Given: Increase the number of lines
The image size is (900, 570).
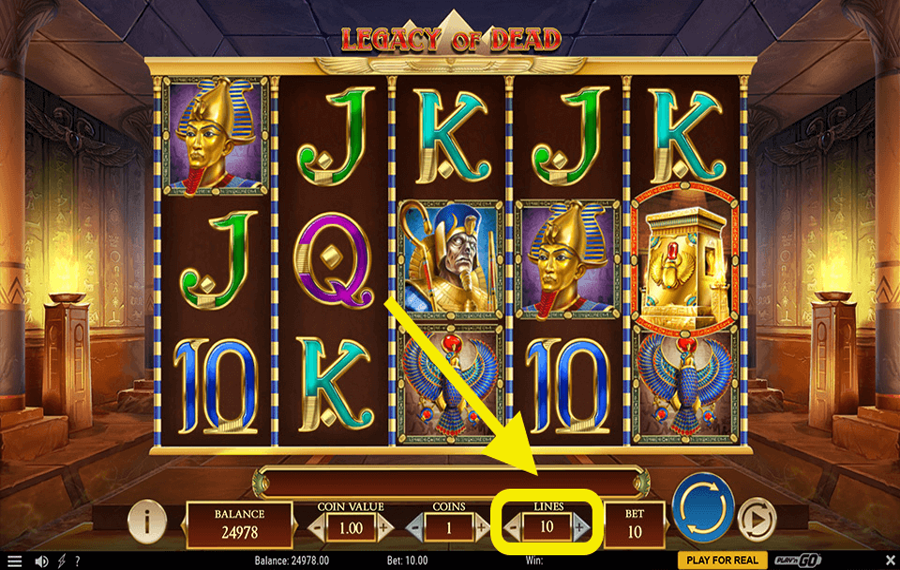Looking at the screenshot, I should 581,526.
